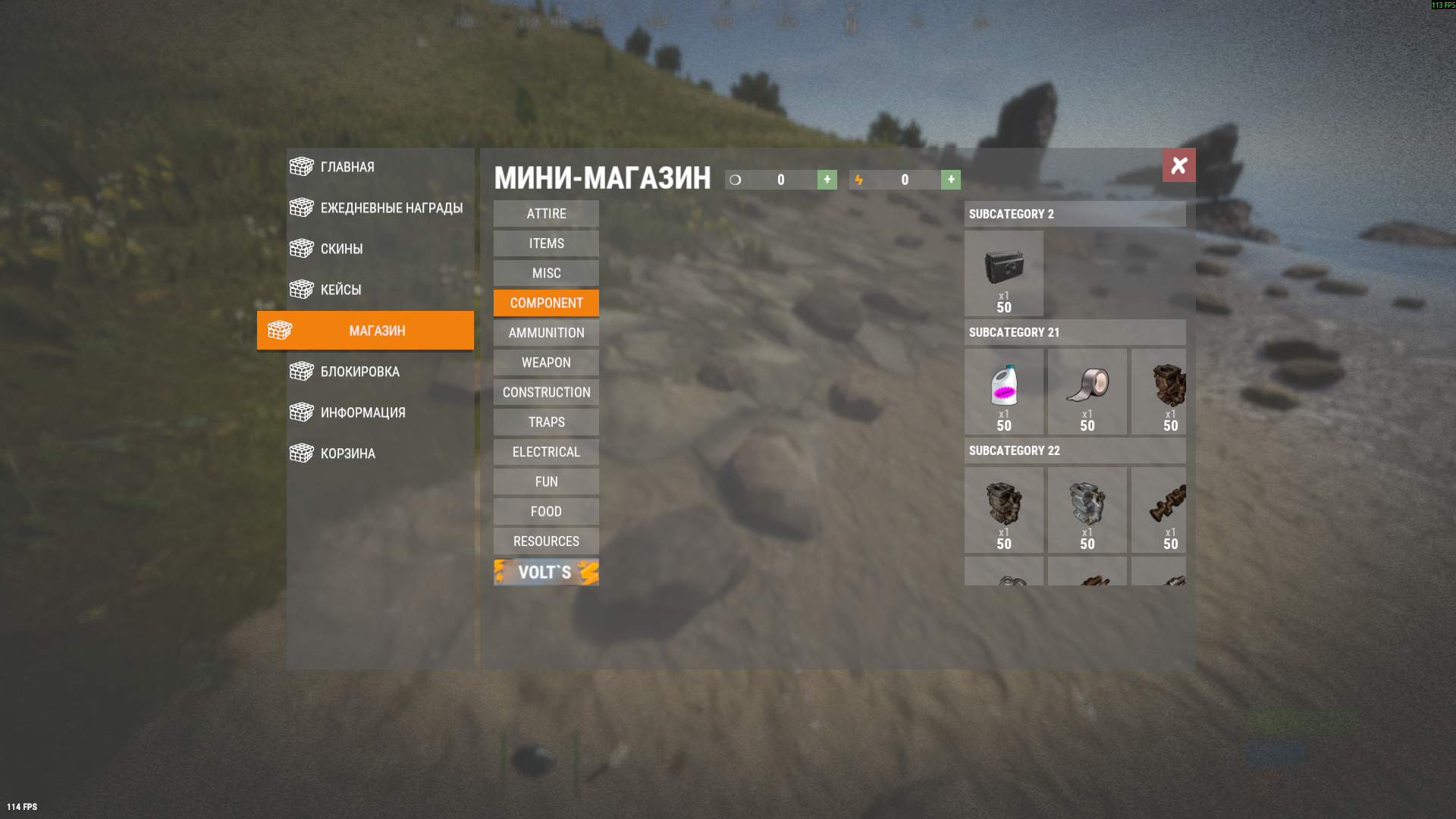1456x819 pixels.
Task: Open the ГЛАВНАЯ menu entry
Action: click(x=347, y=167)
